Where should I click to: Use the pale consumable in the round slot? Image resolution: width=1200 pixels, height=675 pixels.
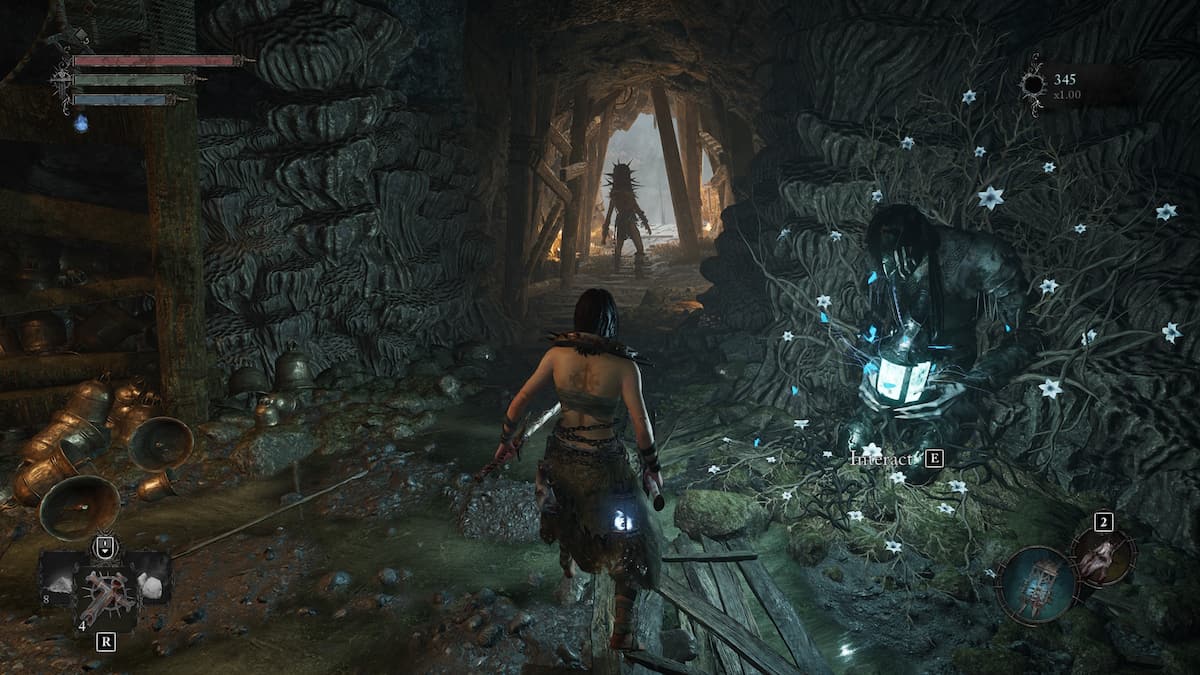[x=1102, y=556]
